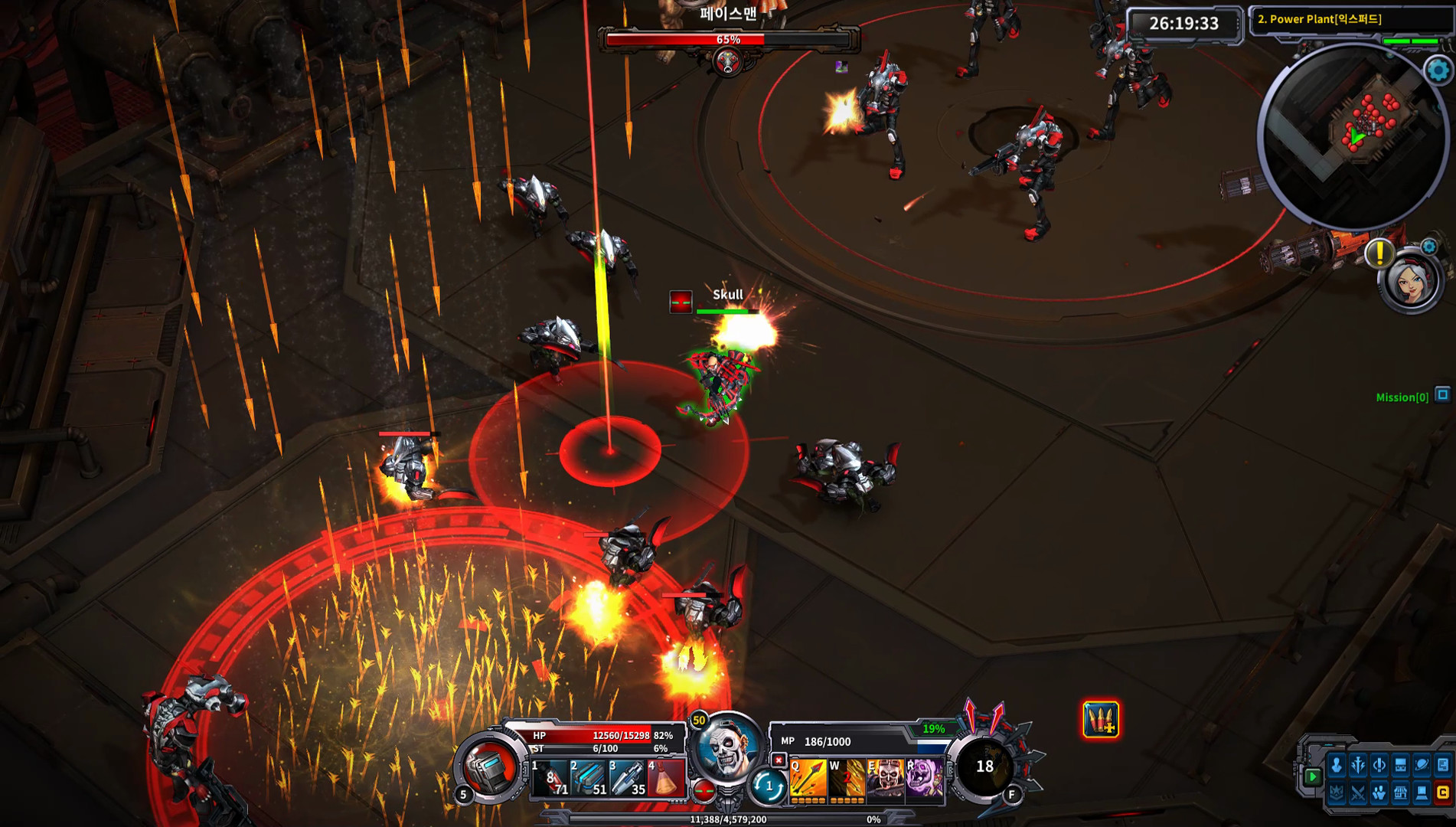The width and height of the screenshot is (1456, 827).
Task: Dismiss the red X beside the skill bar
Action: [x=779, y=759]
